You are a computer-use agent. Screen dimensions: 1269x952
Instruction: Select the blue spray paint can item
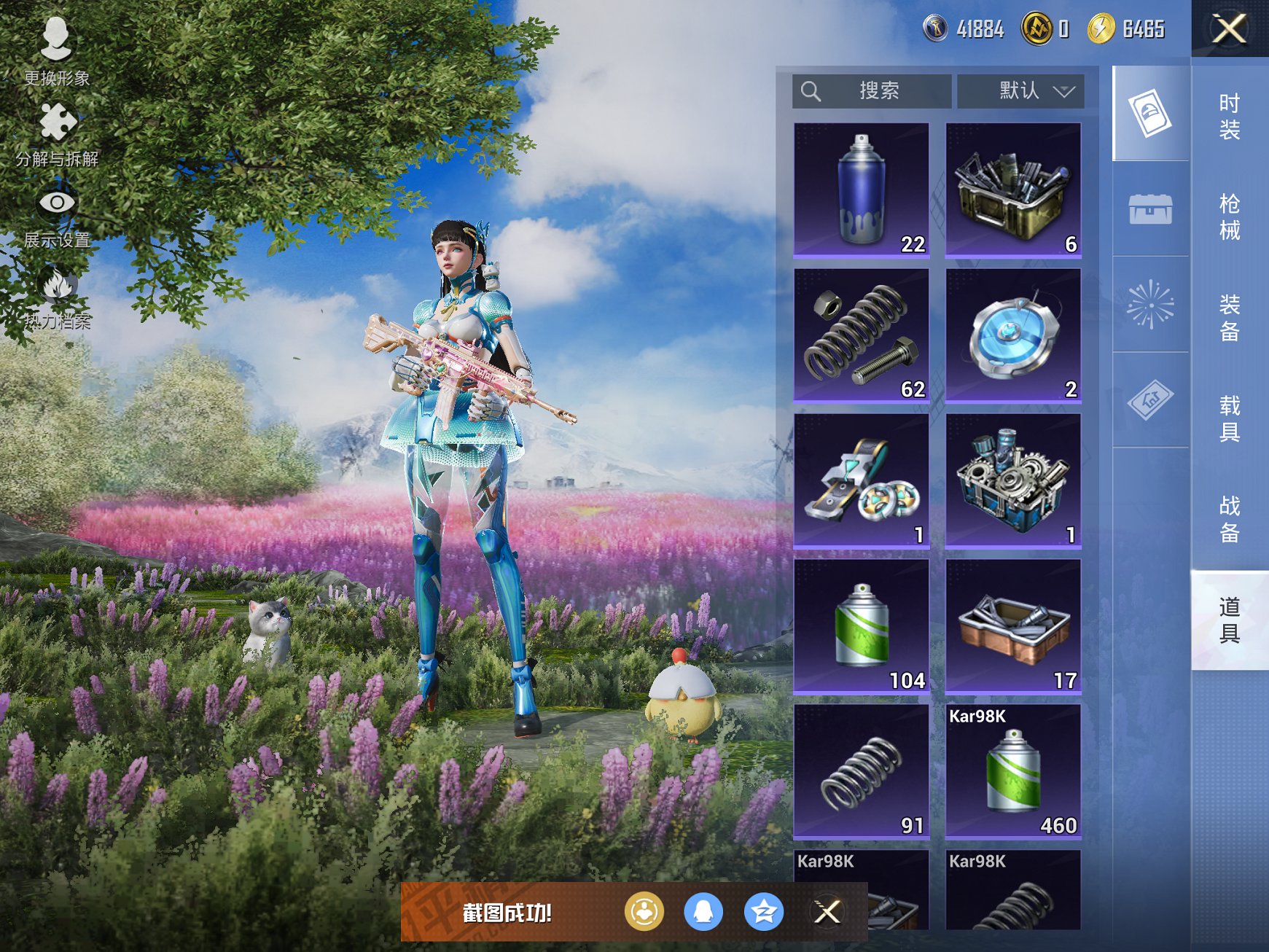point(862,190)
